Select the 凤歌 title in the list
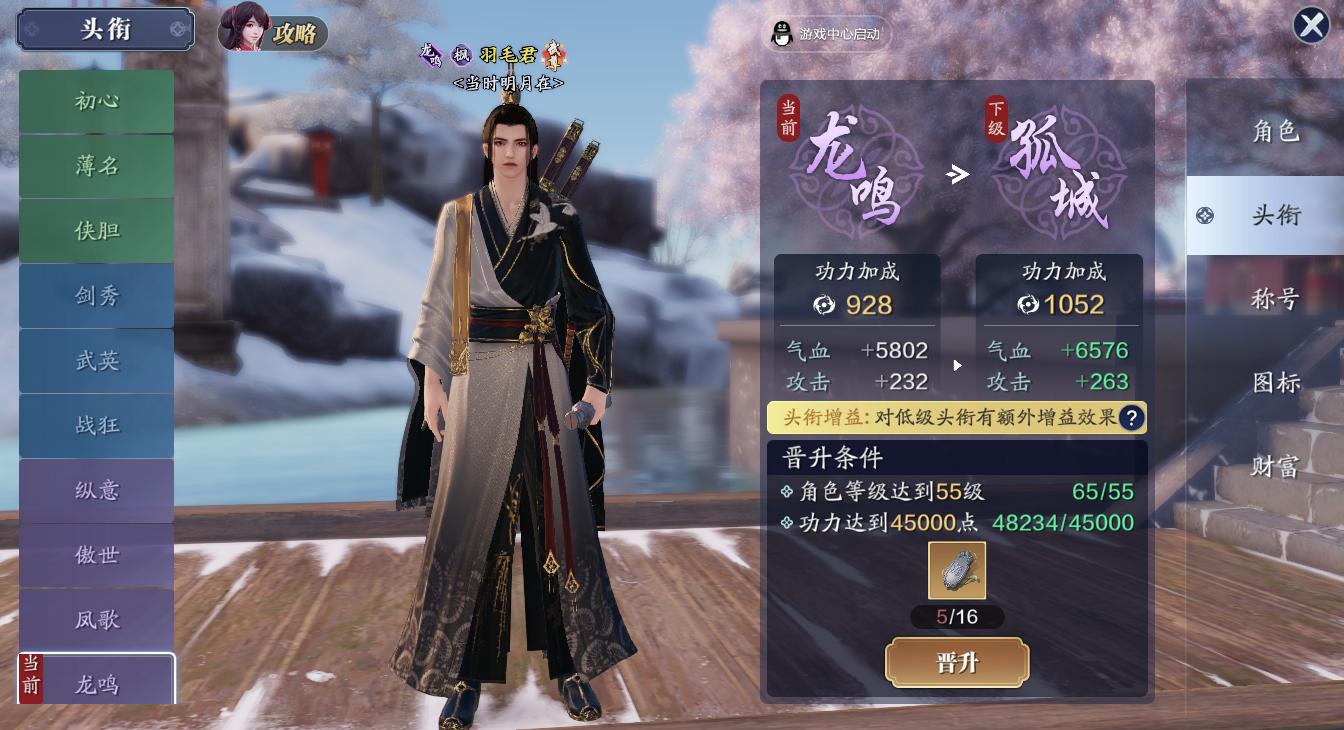The image size is (1344, 730). 96,619
